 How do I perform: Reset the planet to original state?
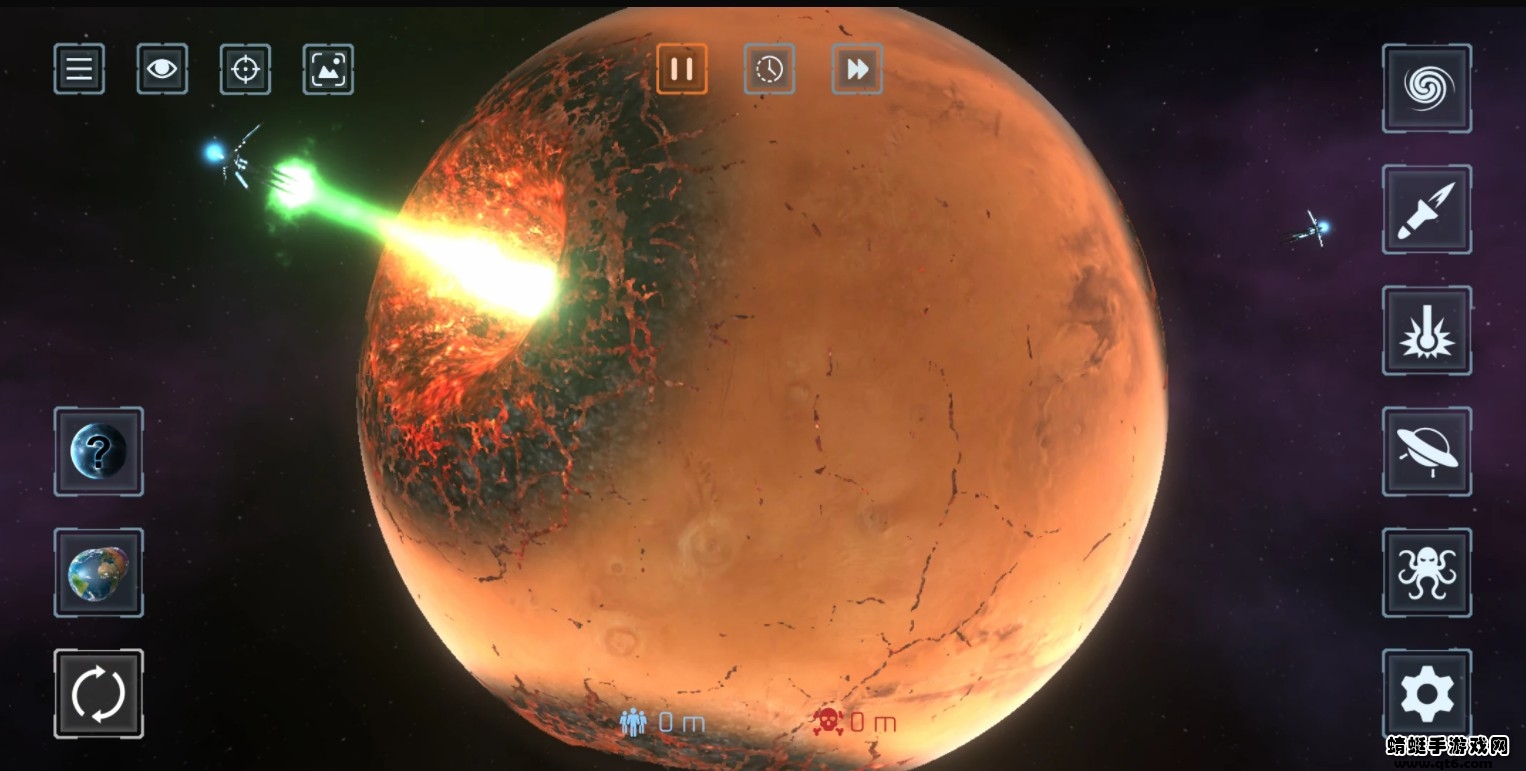[99, 693]
